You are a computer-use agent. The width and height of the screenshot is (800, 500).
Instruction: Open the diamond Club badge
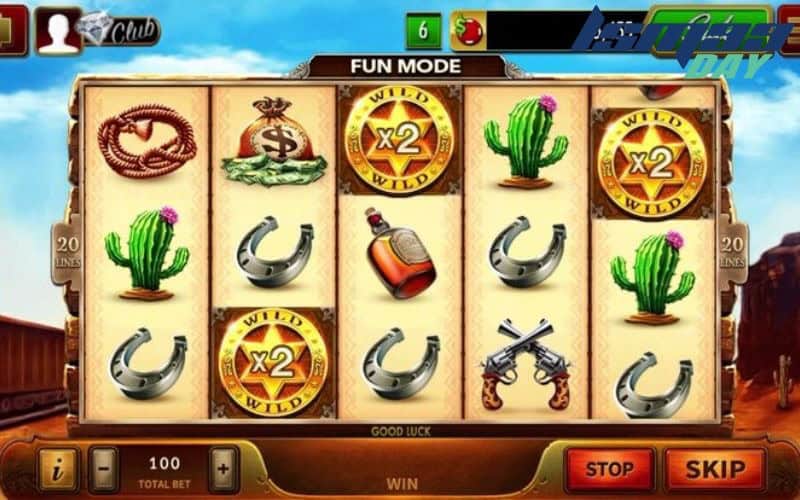click(124, 30)
